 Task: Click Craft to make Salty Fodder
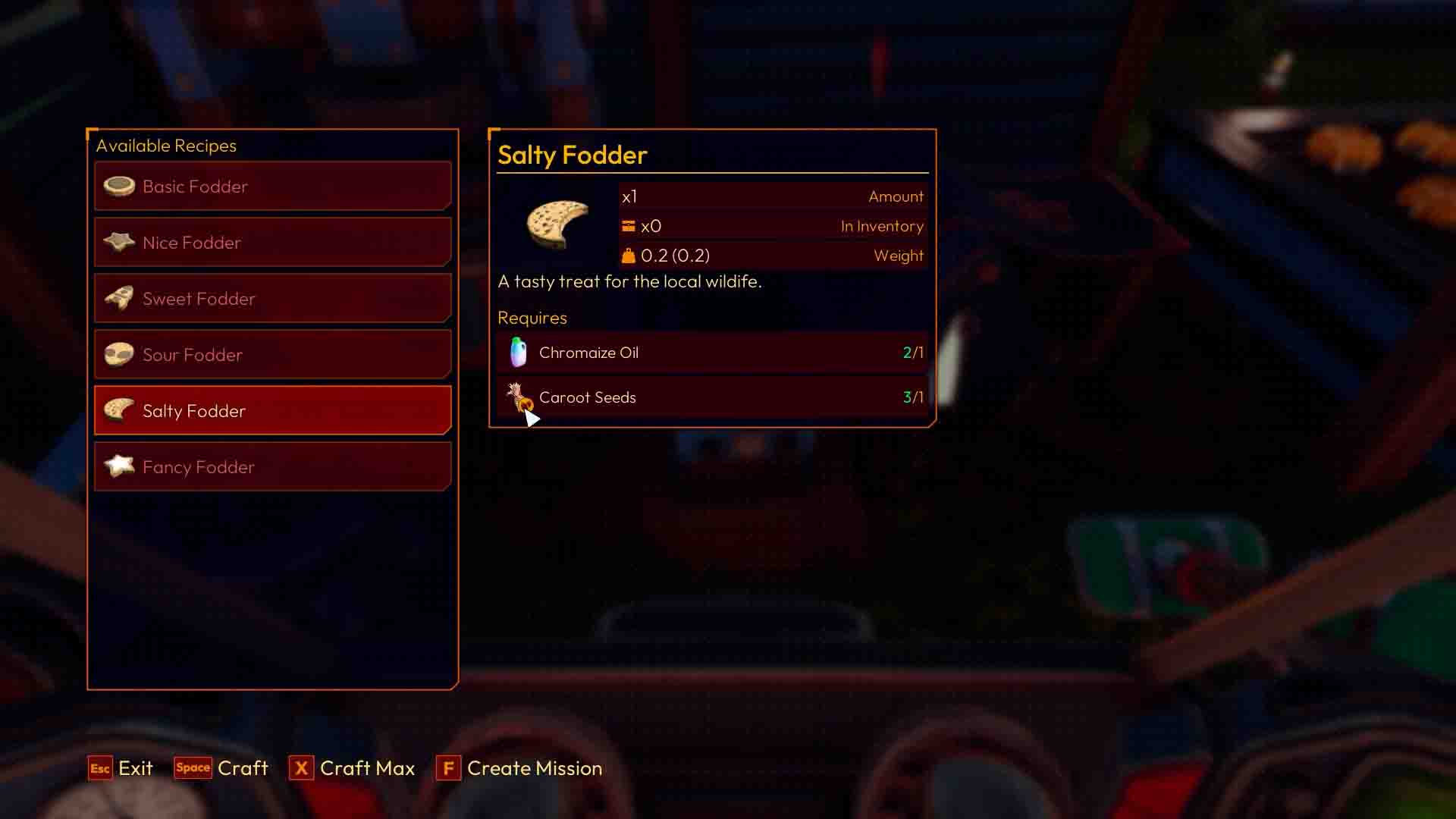pyautogui.click(x=221, y=768)
